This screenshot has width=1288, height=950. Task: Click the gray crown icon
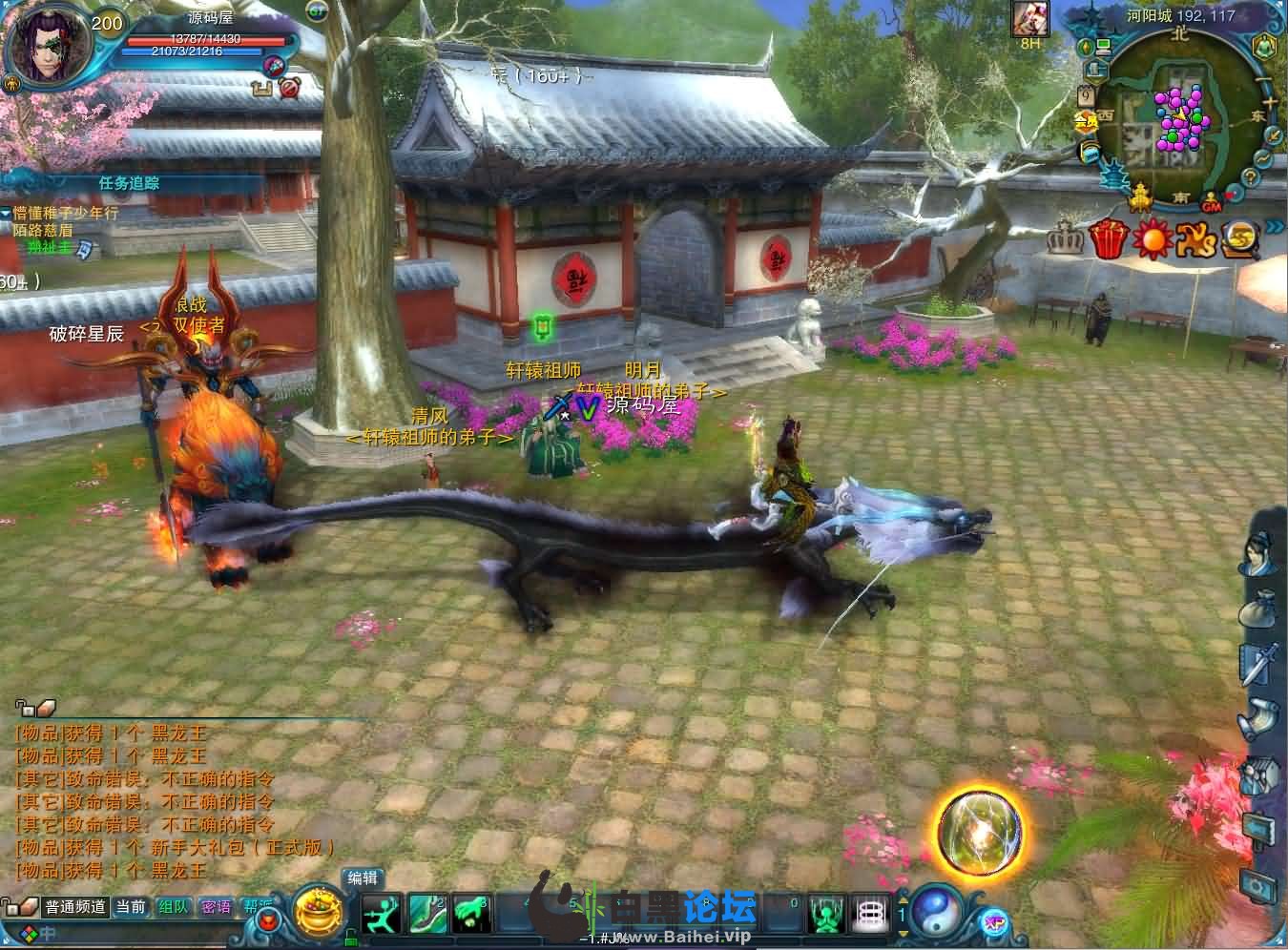[x=1064, y=238]
